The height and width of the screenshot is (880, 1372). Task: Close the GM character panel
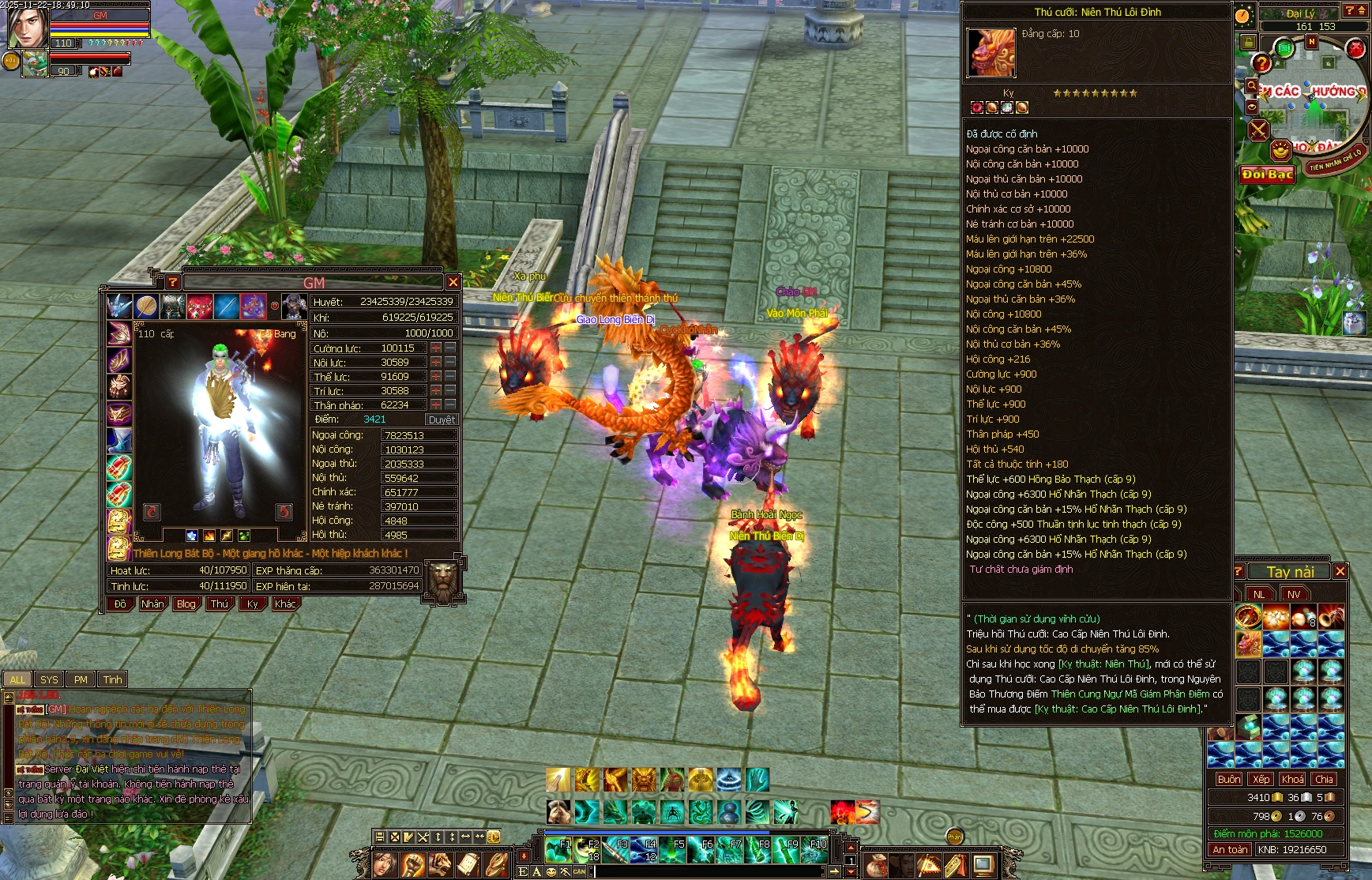[x=453, y=282]
